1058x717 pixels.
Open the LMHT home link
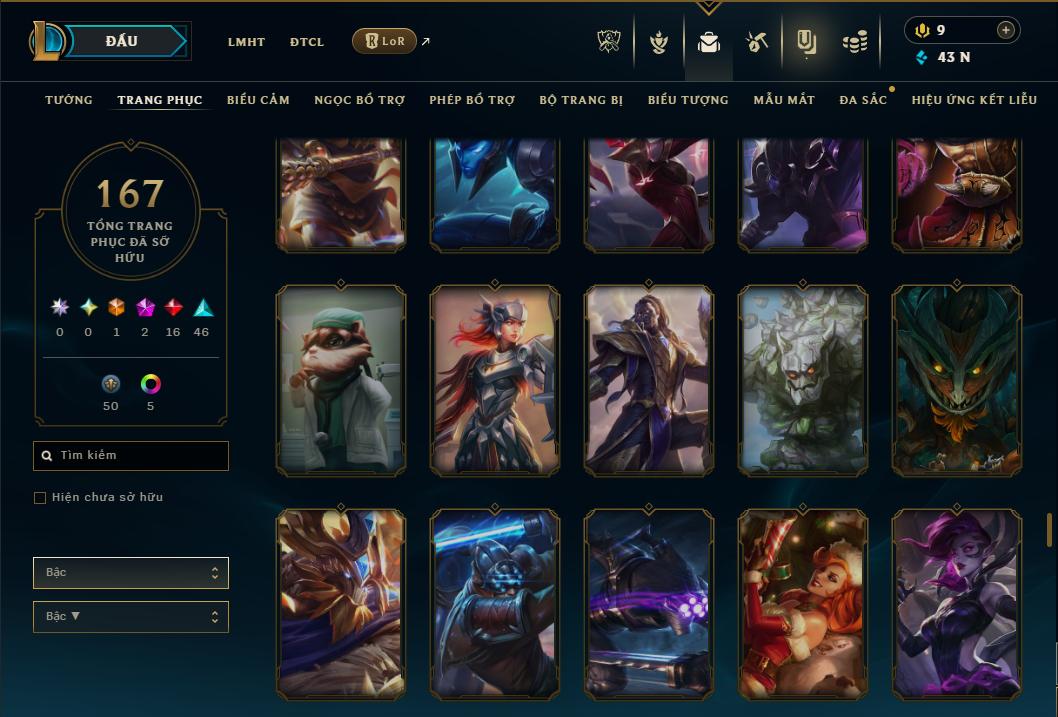pos(246,42)
